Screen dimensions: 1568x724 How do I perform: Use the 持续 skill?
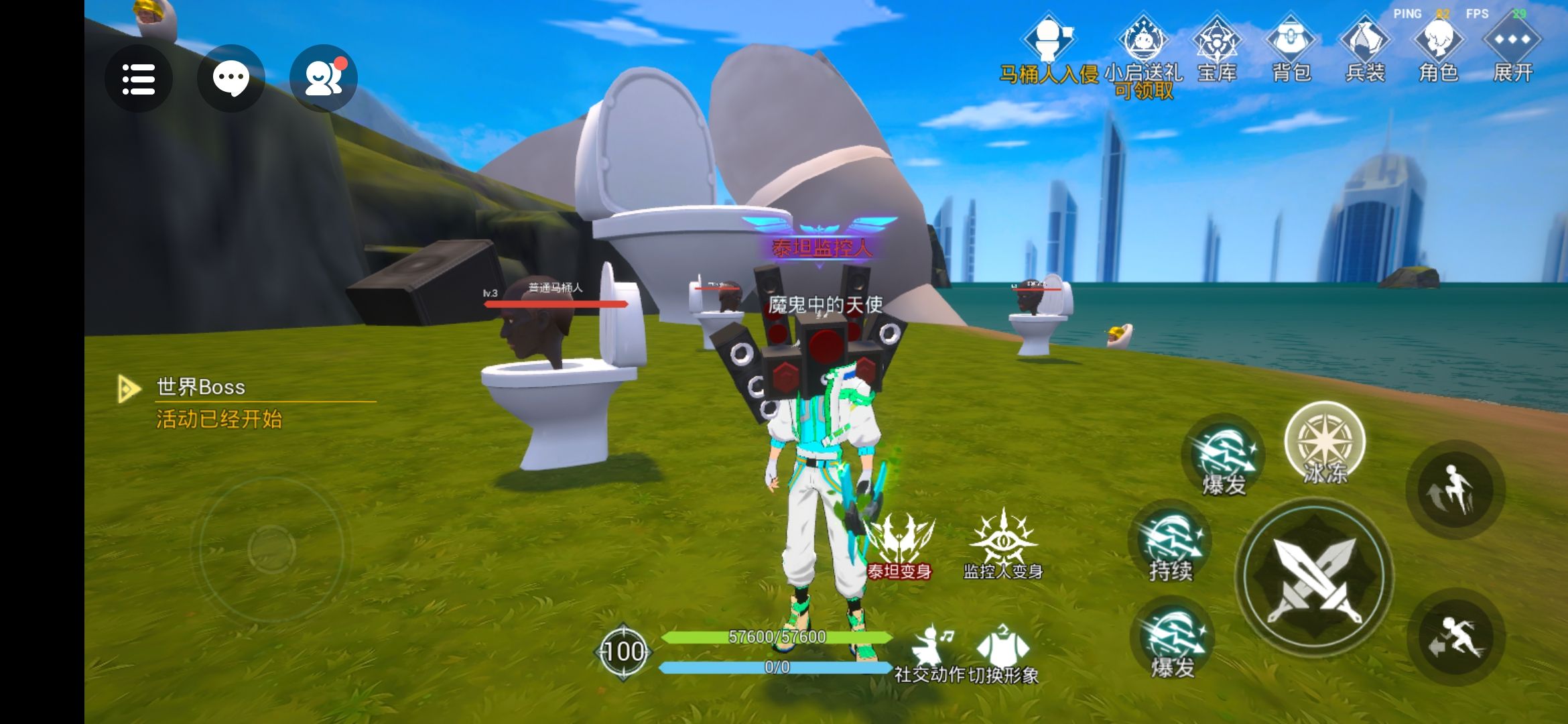(1171, 544)
